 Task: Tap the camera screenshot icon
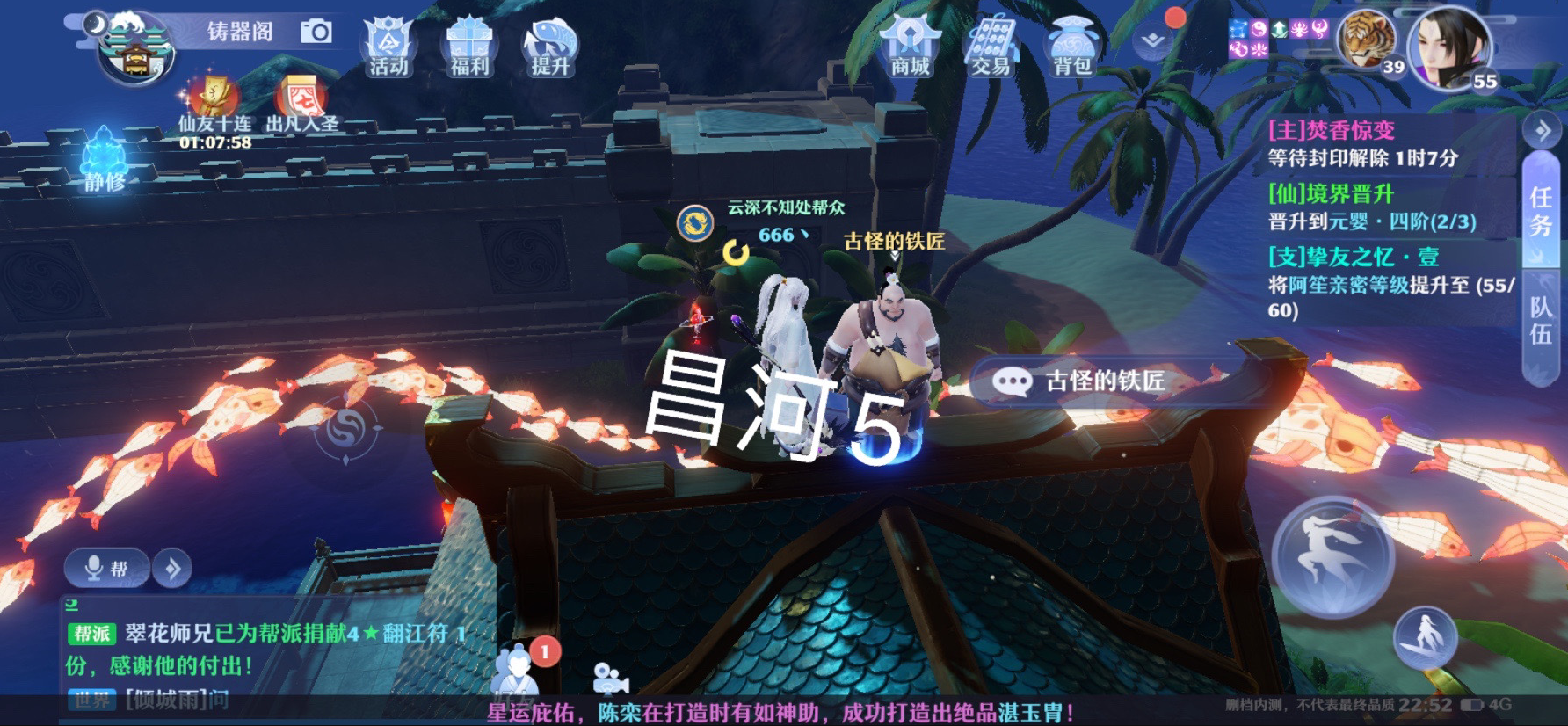(316, 32)
